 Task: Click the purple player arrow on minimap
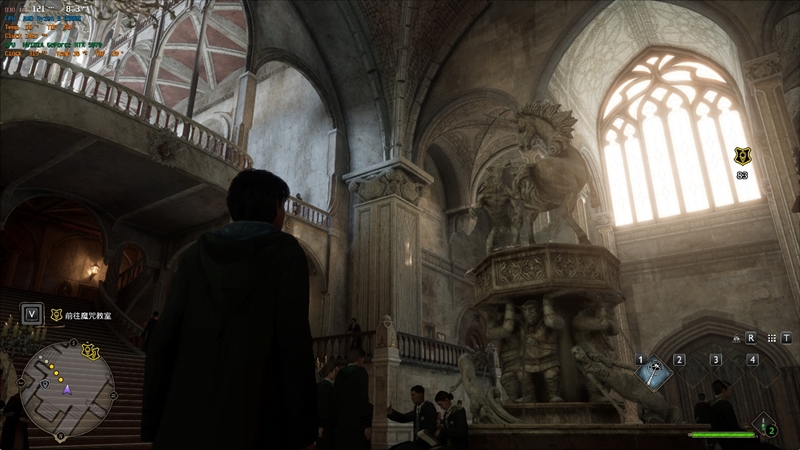[x=68, y=390]
